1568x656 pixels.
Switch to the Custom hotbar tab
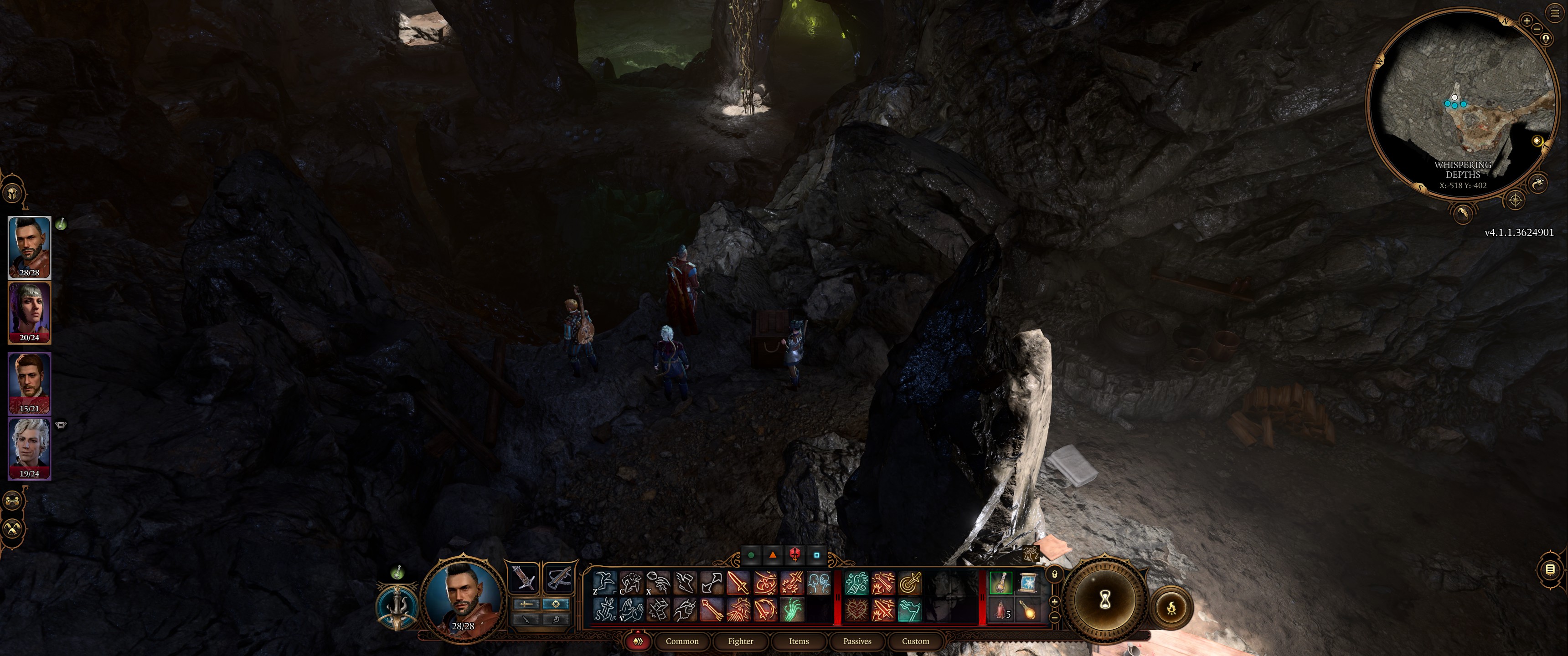pos(915,641)
